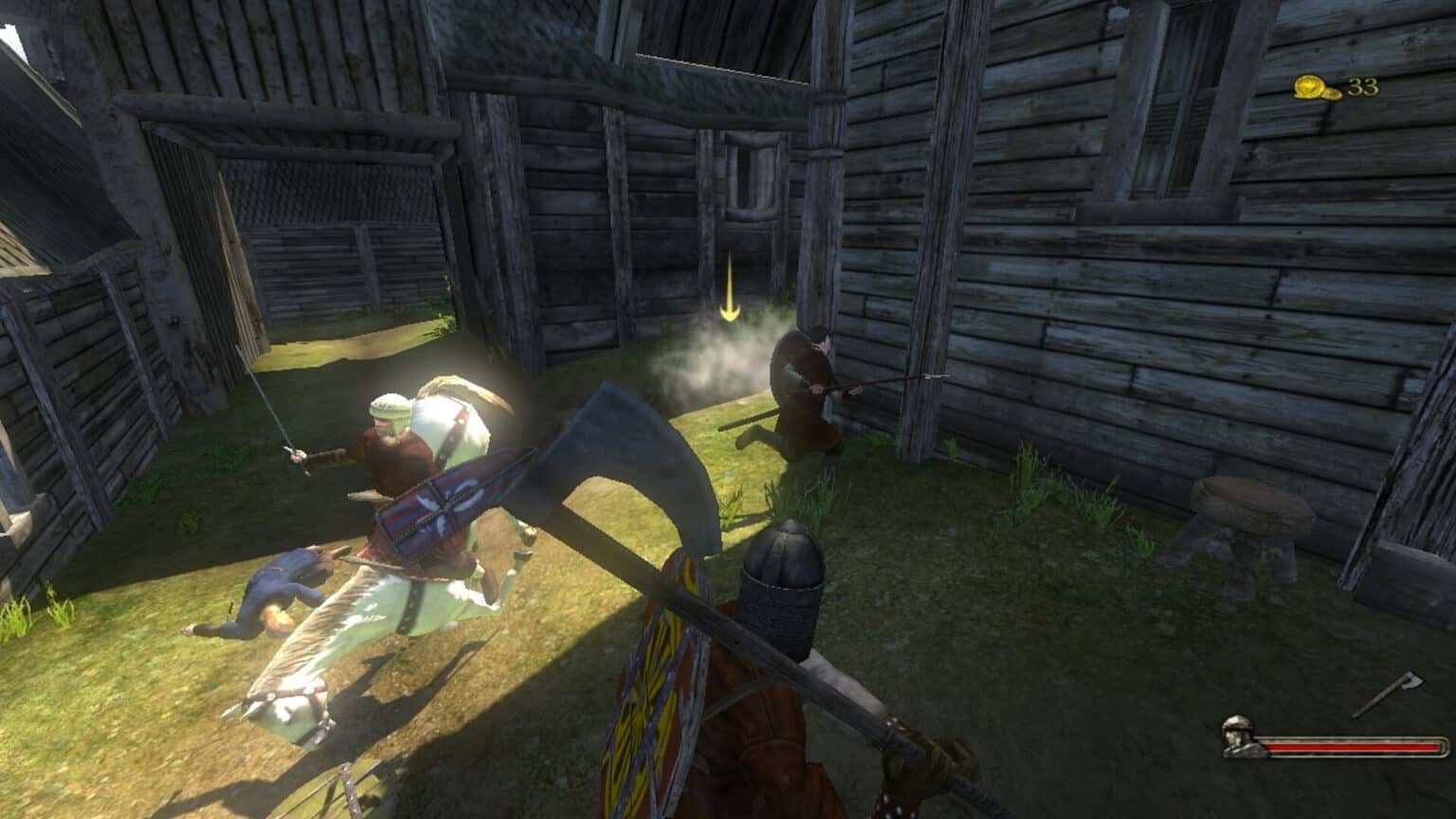
Task: Click the health bar
Action: pyautogui.click(x=1356, y=749)
